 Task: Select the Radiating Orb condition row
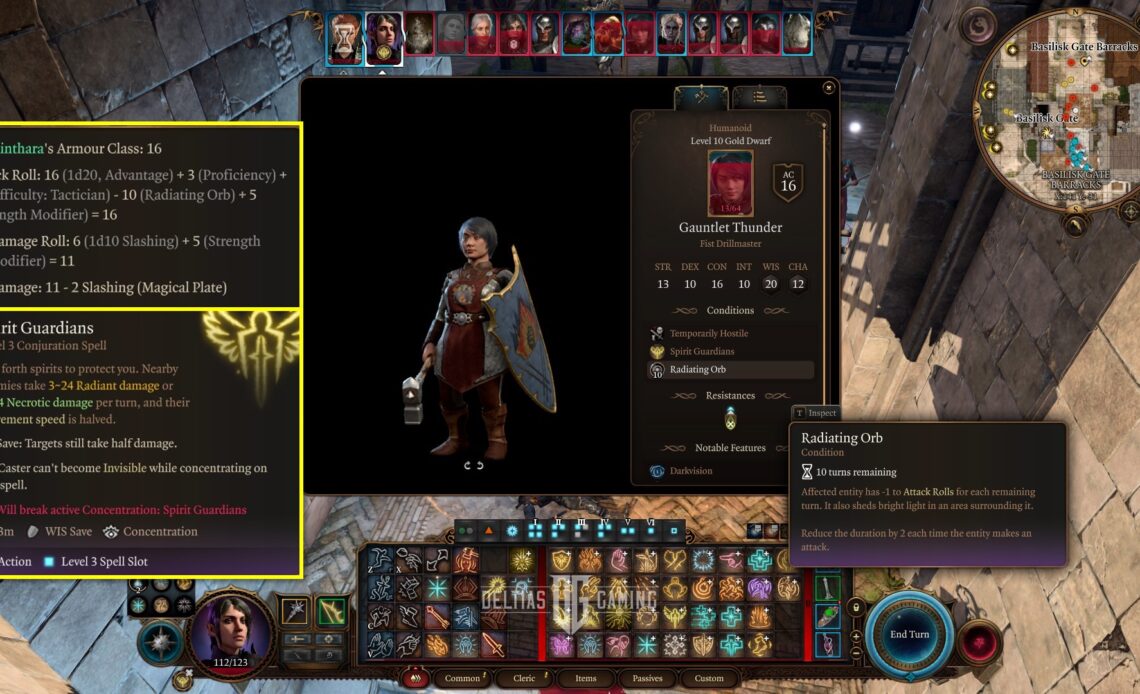coord(729,370)
